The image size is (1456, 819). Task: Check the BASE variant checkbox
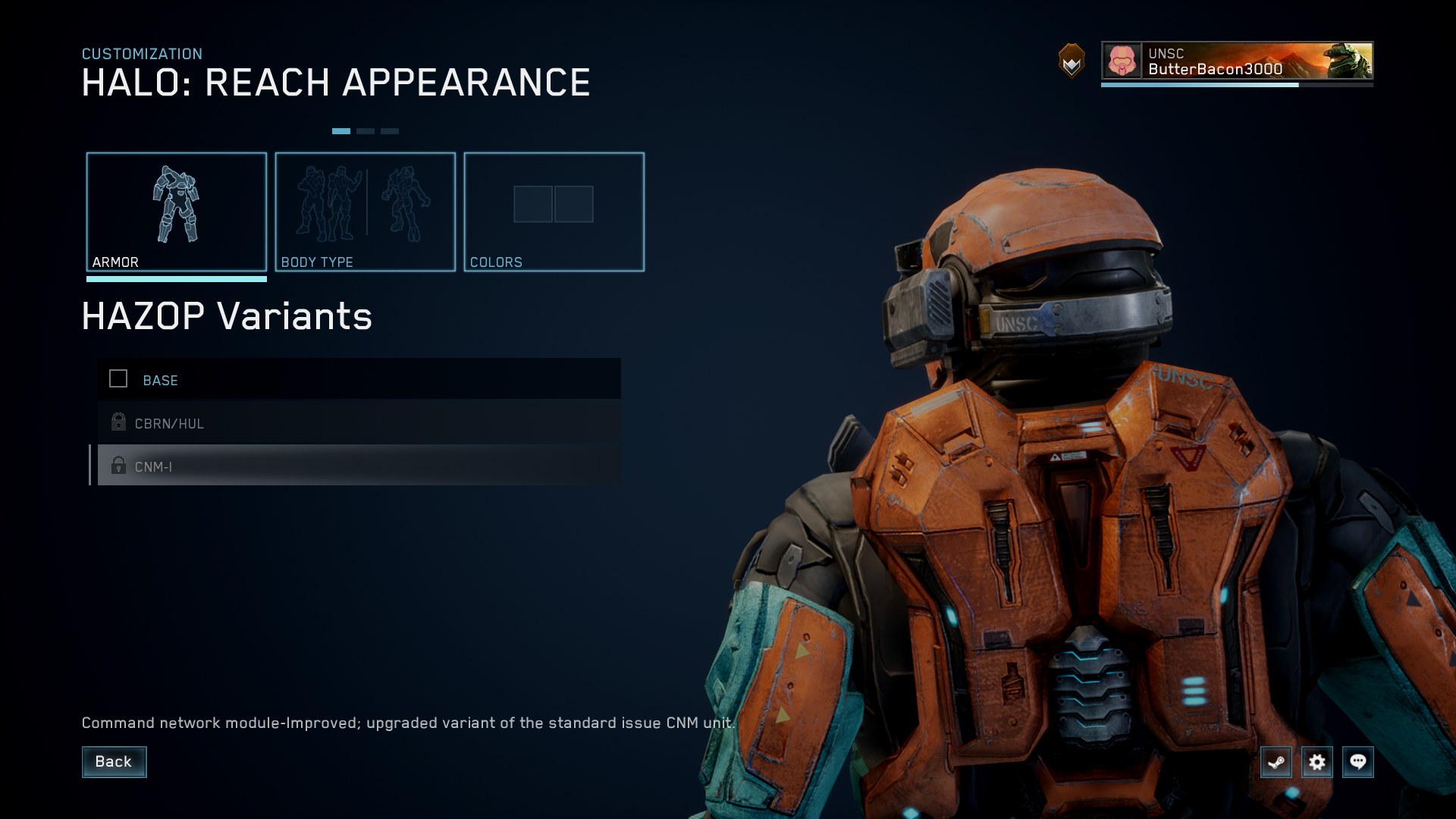tap(118, 379)
